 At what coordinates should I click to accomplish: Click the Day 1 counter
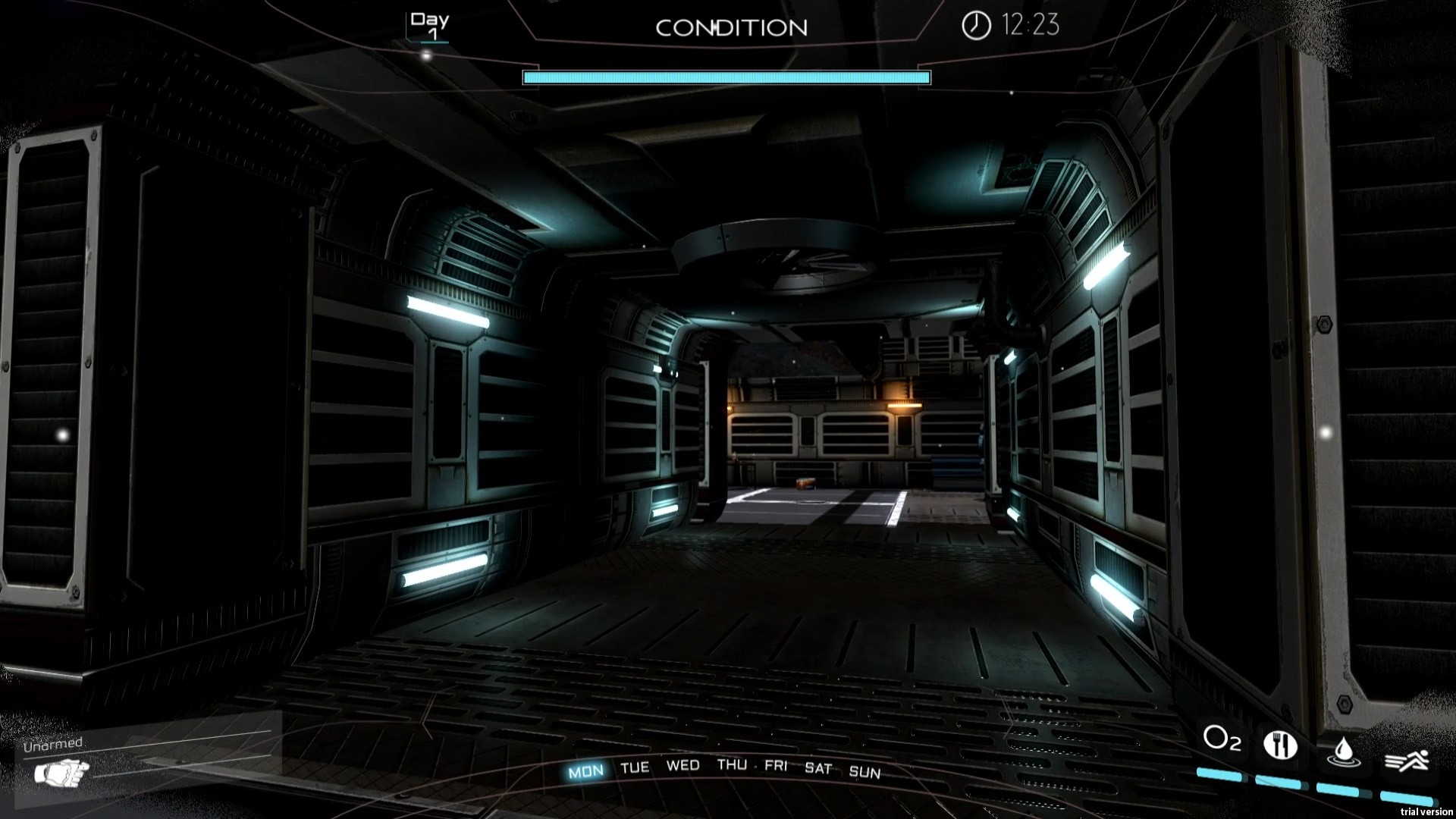tap(429, 25)
